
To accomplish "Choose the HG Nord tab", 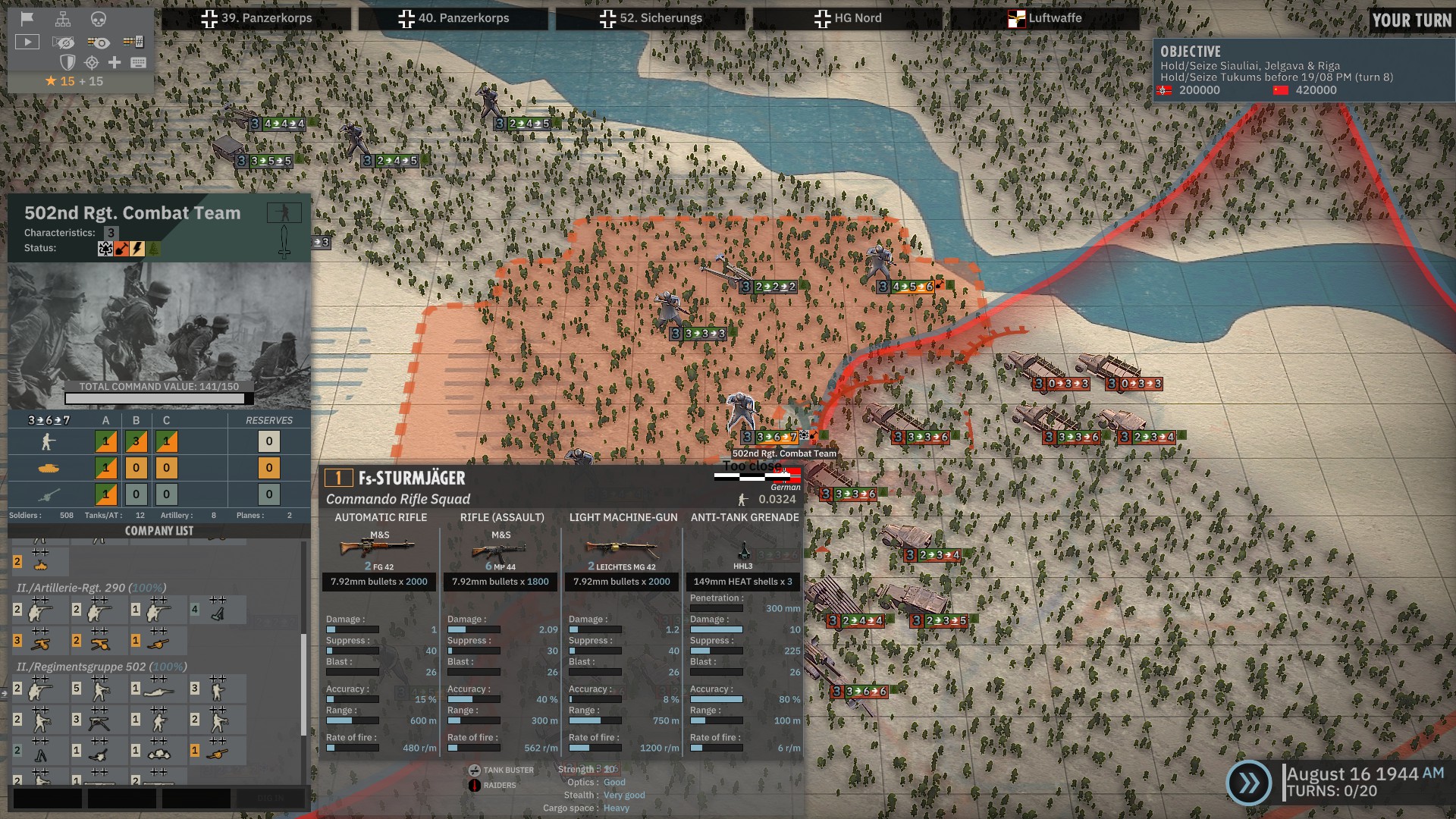I will [x=848, y=18].
